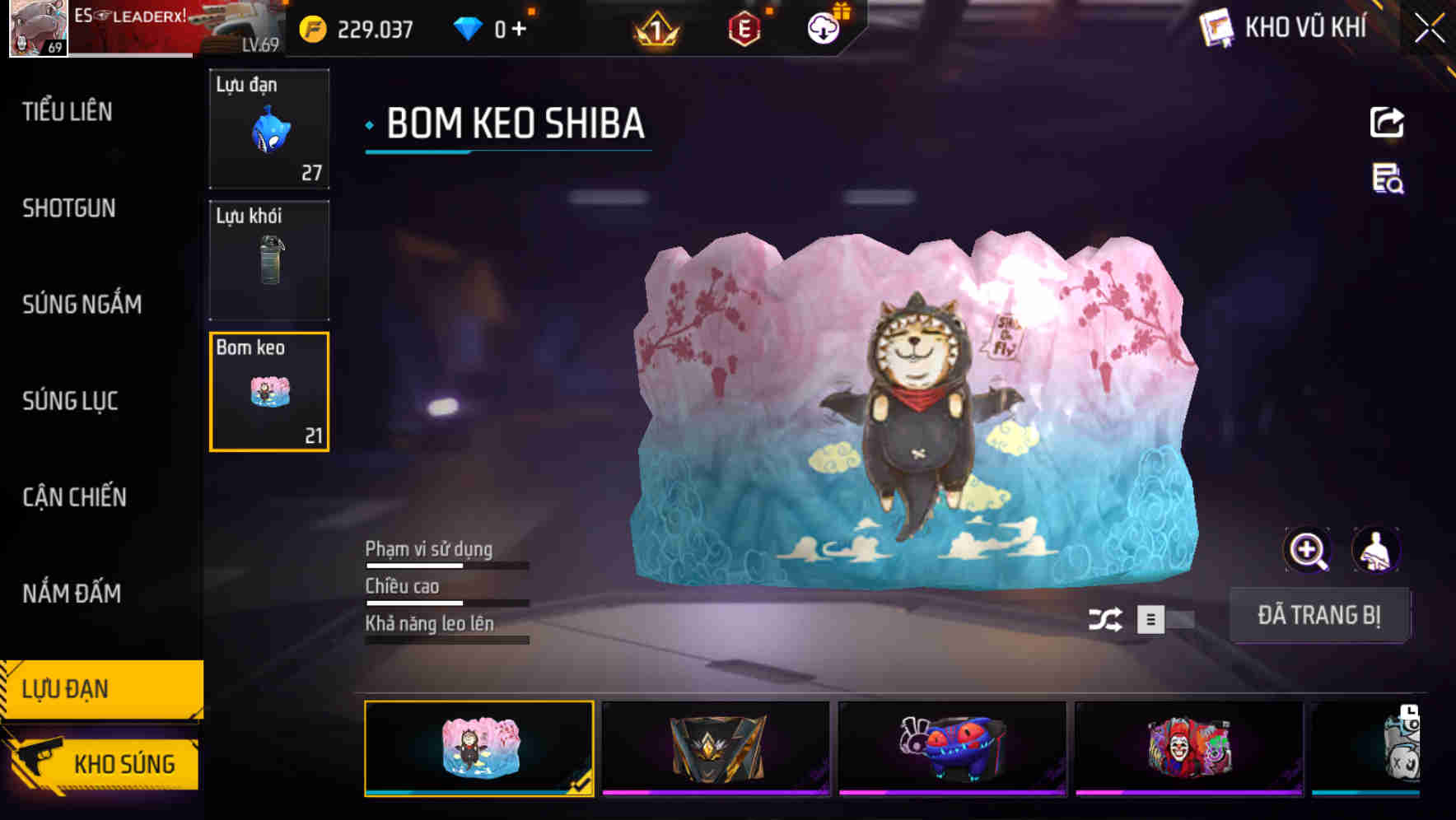Click the ĐÃ TRANG BỊ button
Viewport: 1456px width, 820px height.
[1320, 615]
